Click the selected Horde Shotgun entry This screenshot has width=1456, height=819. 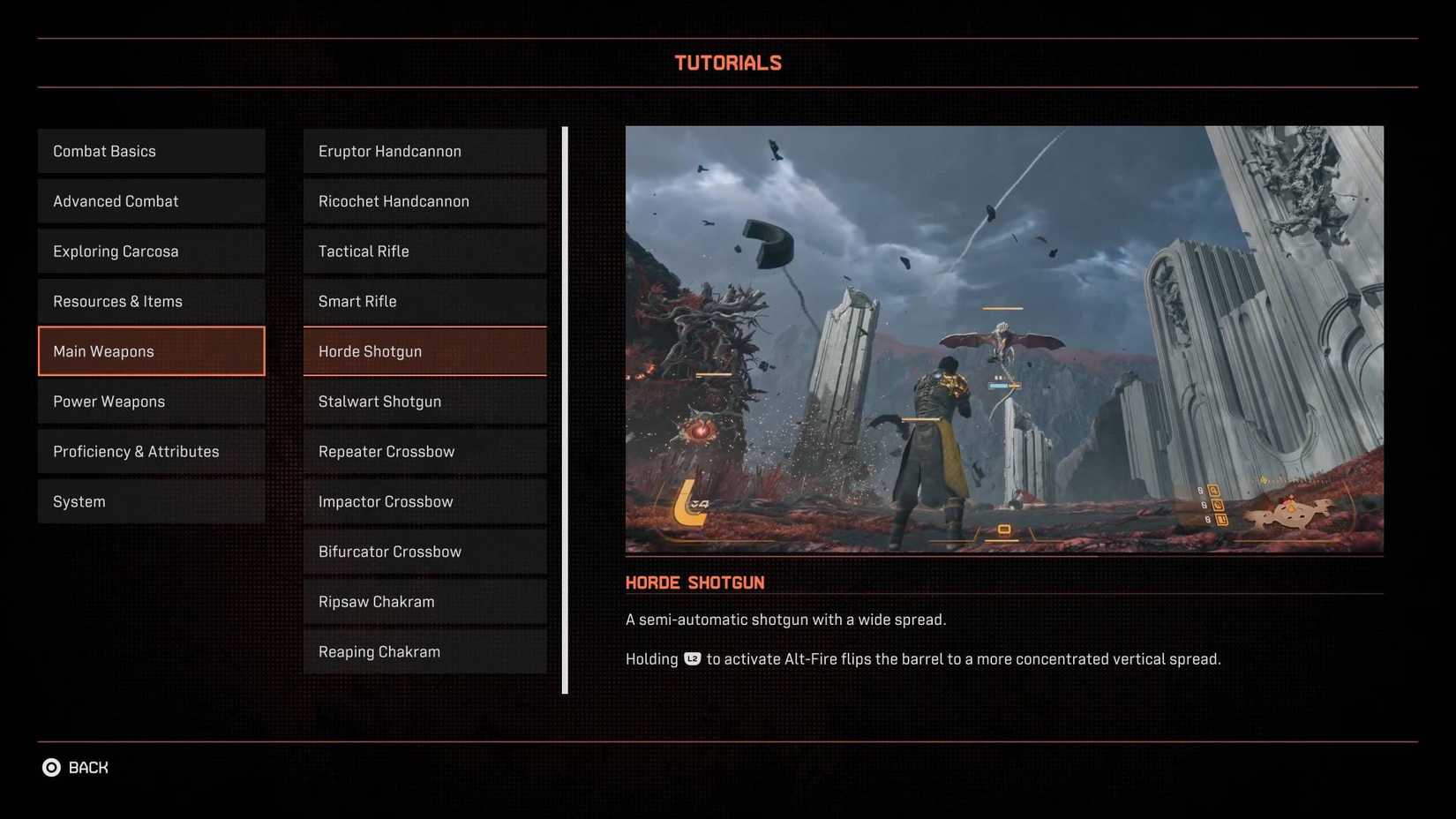424,350
